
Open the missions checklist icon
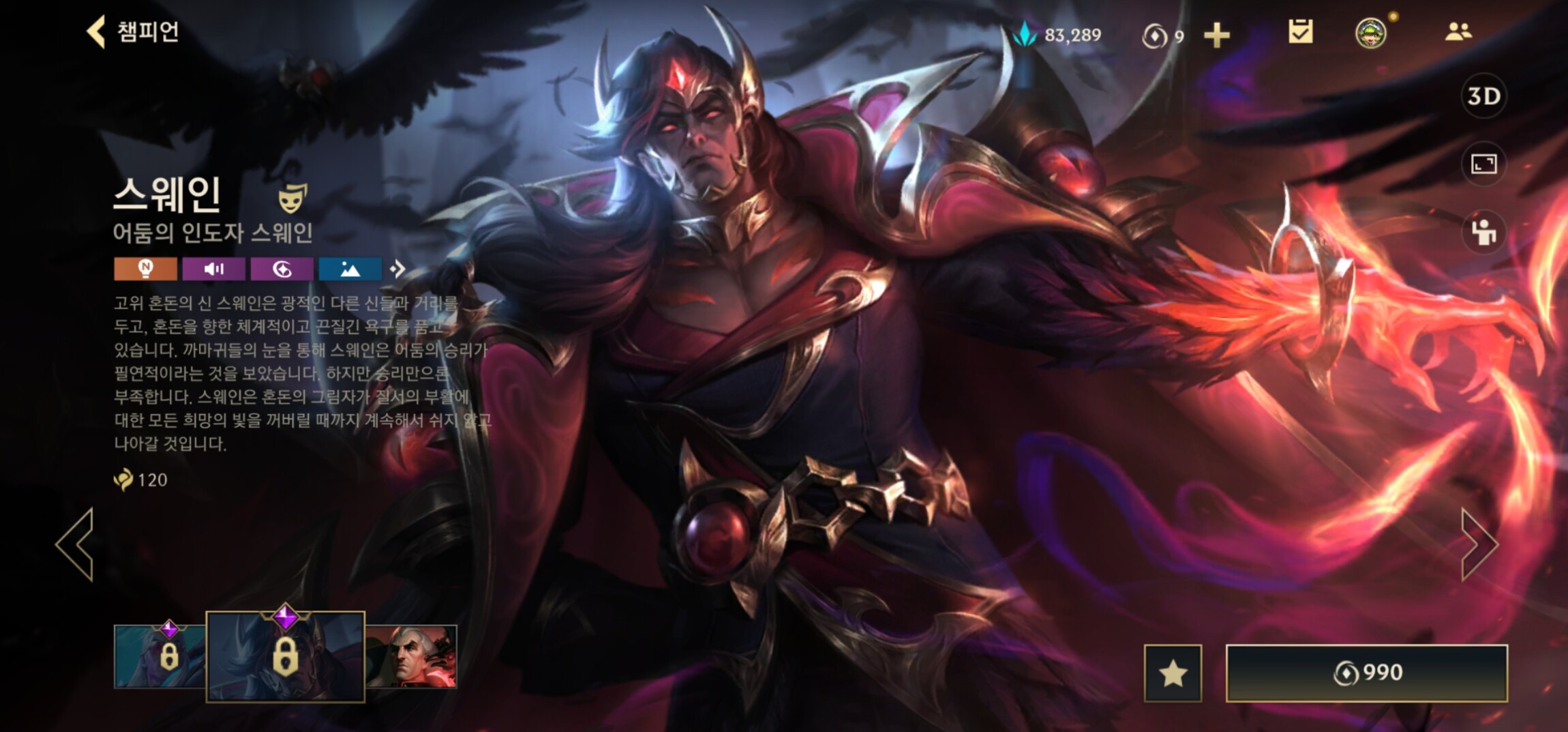point(1301,32)
